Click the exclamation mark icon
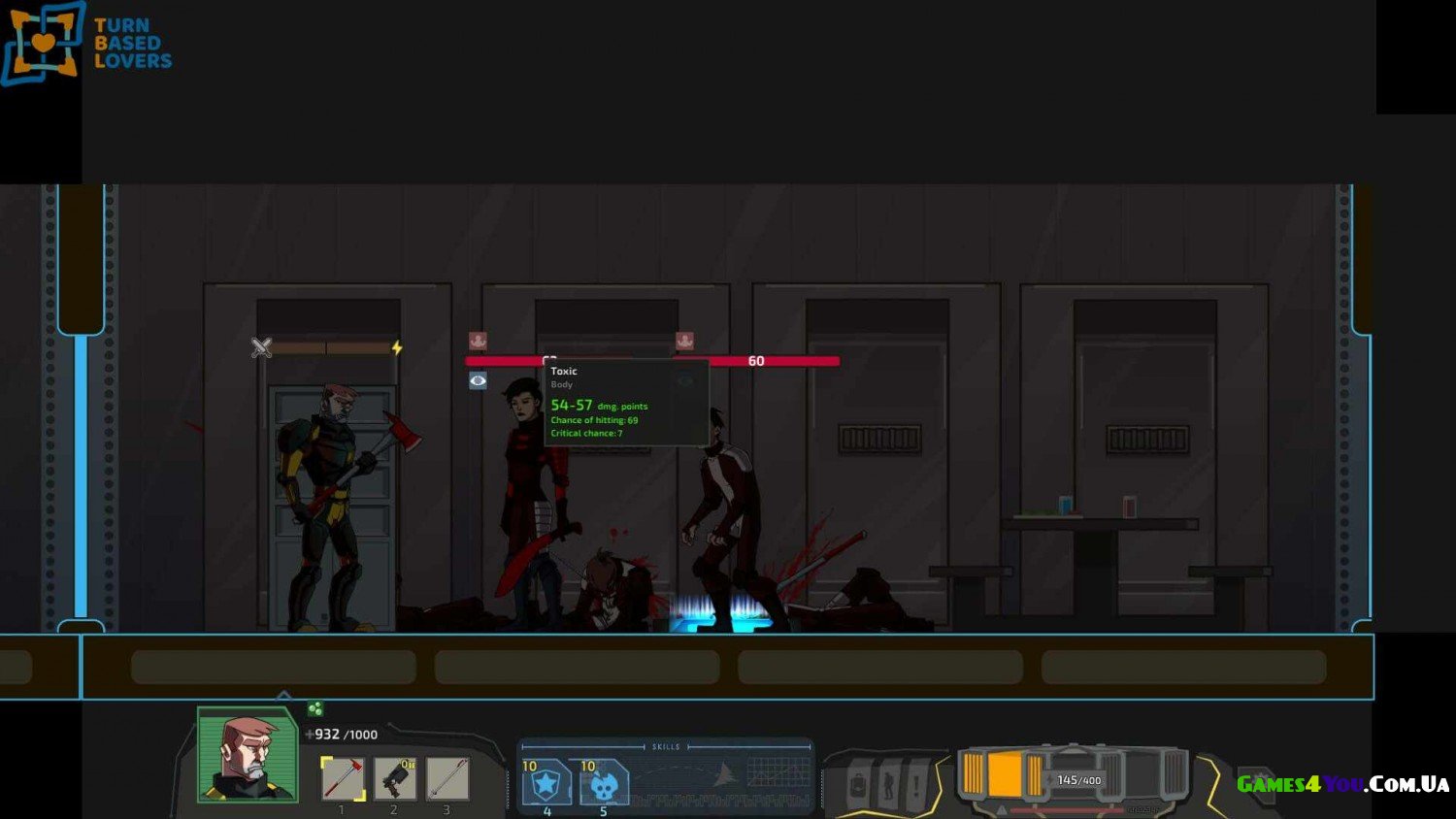 (915, 784)
